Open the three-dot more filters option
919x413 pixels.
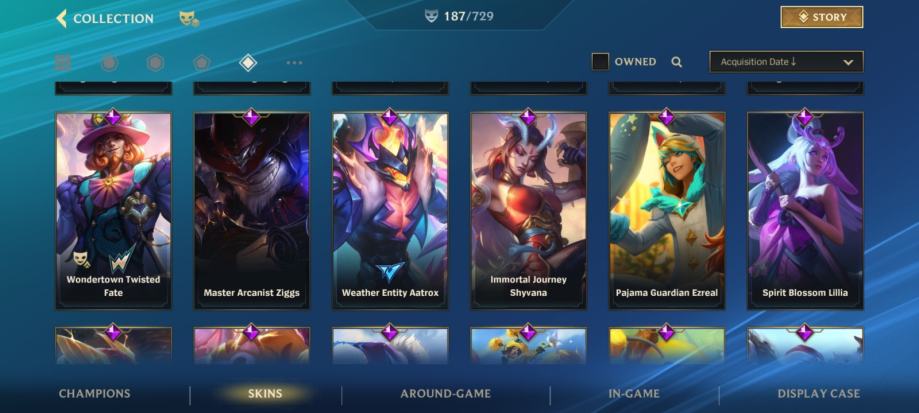coord(294,63)
